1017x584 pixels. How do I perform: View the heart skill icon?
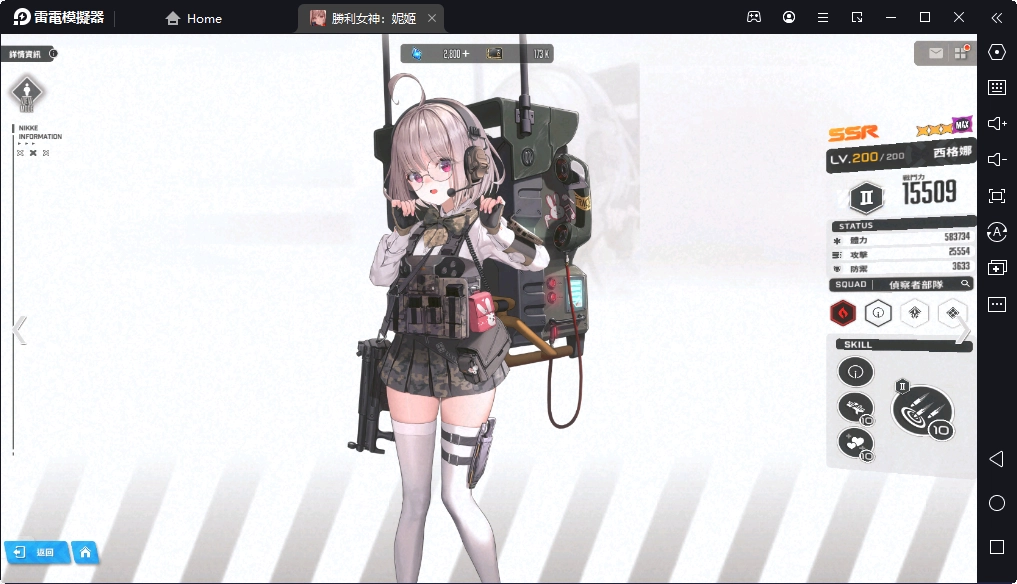(854, 441)
